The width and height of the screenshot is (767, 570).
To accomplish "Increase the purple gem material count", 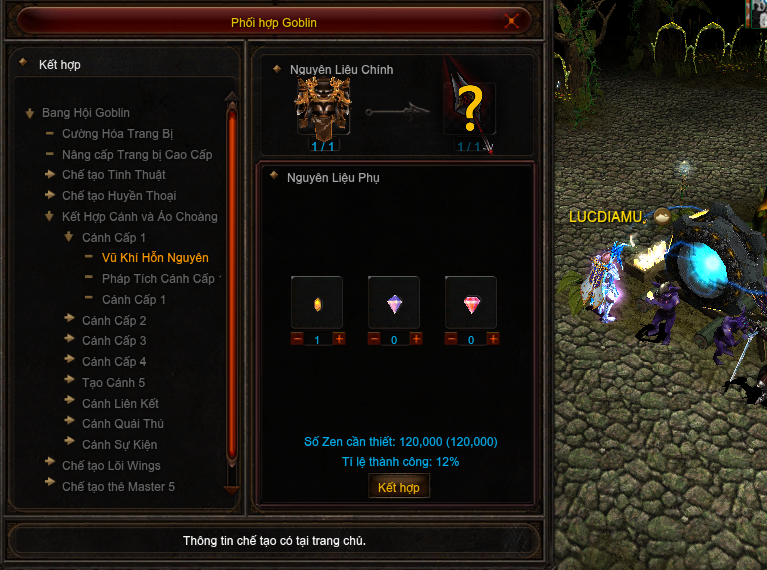I will click(x=416, y=340).
